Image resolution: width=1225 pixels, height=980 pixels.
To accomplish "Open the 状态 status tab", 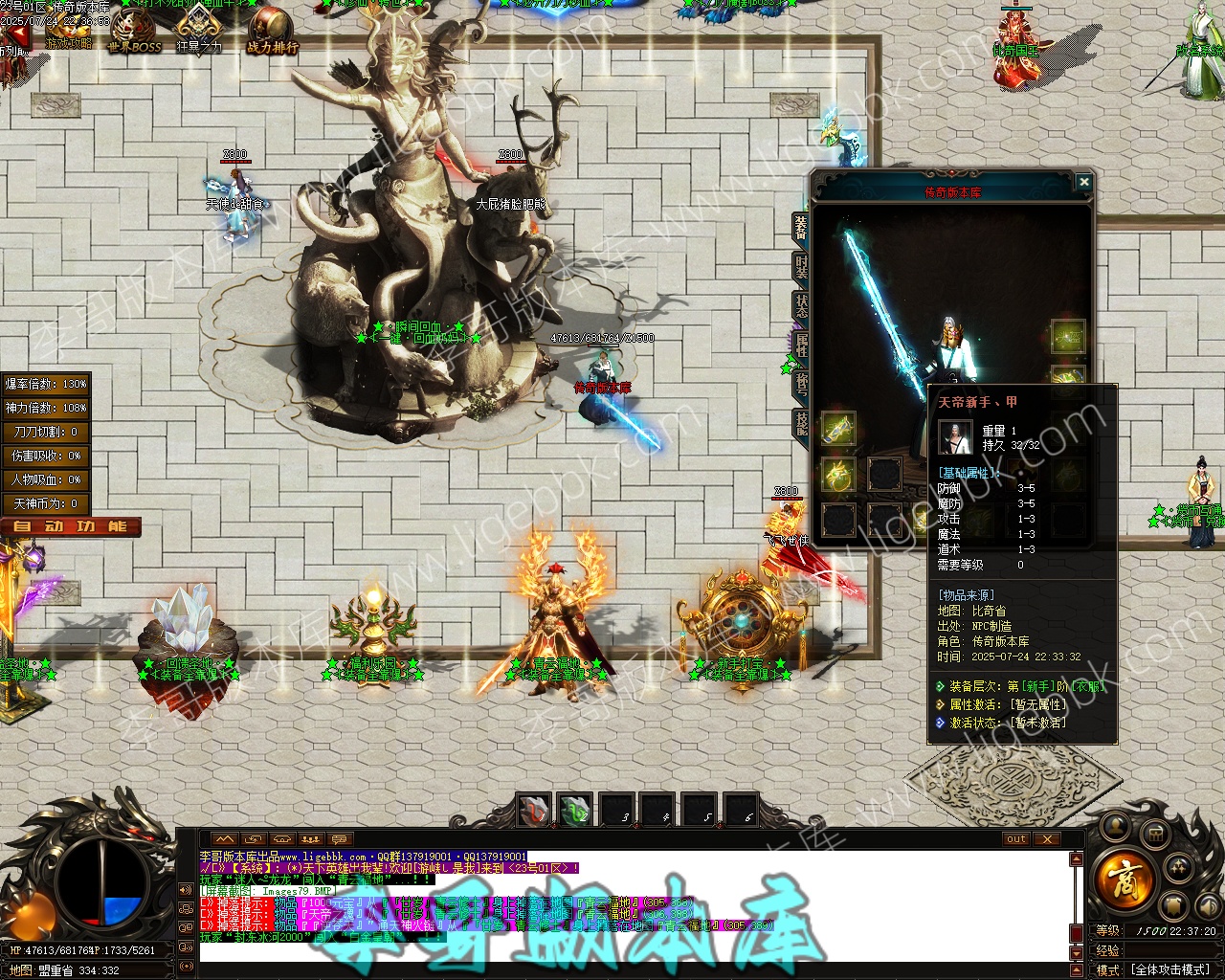I will pyautogui.click(x=801, y=305).
